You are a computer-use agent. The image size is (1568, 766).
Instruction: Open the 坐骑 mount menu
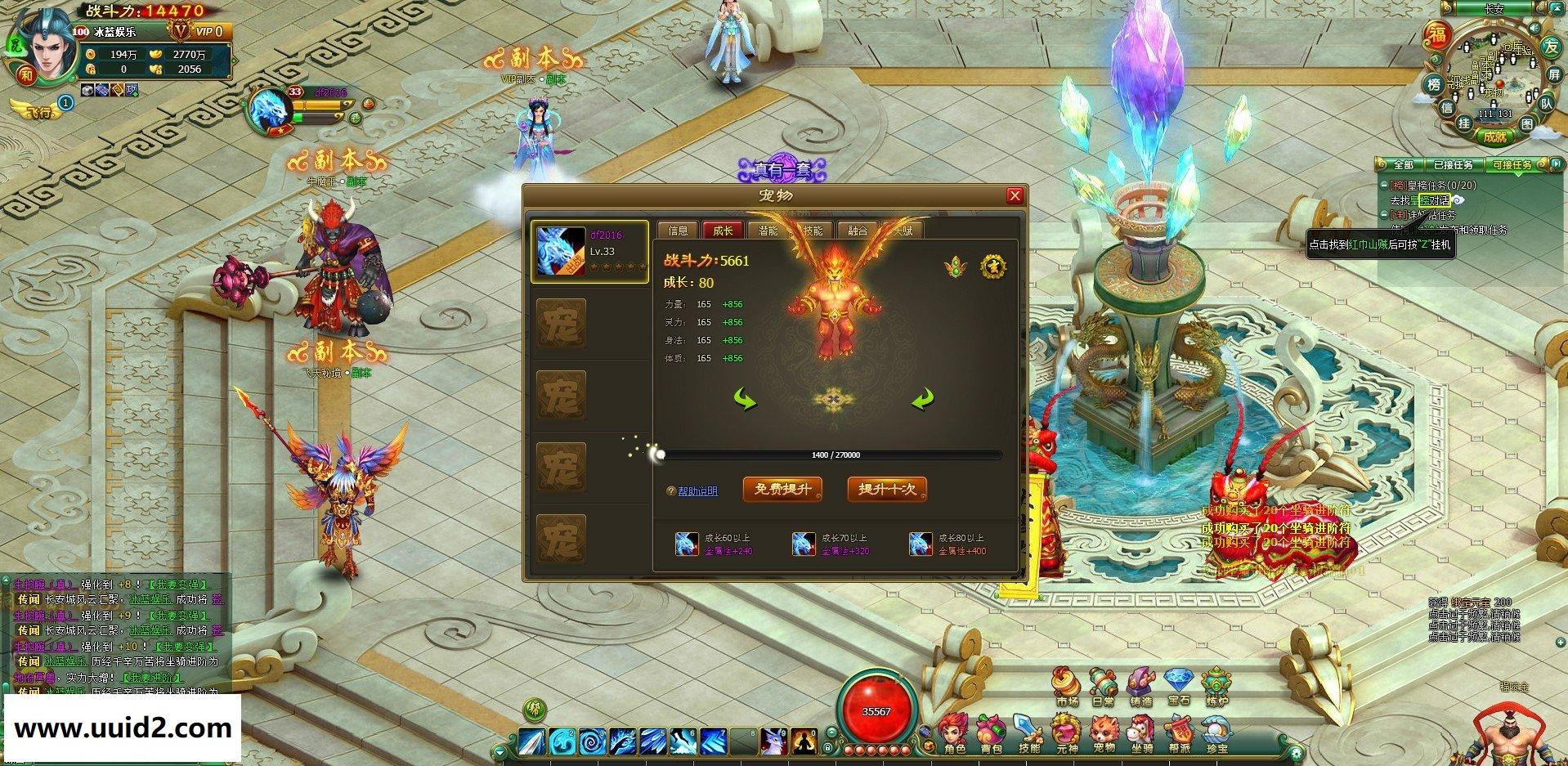(1141, 733)
